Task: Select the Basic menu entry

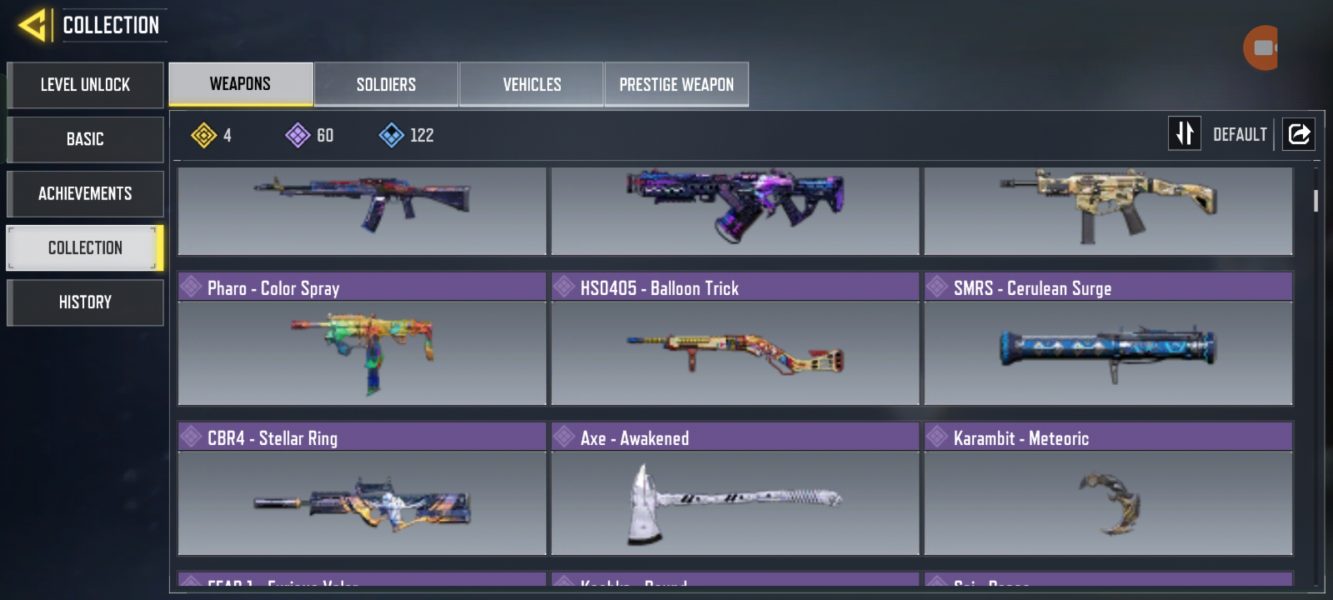Action: point(85,139)
